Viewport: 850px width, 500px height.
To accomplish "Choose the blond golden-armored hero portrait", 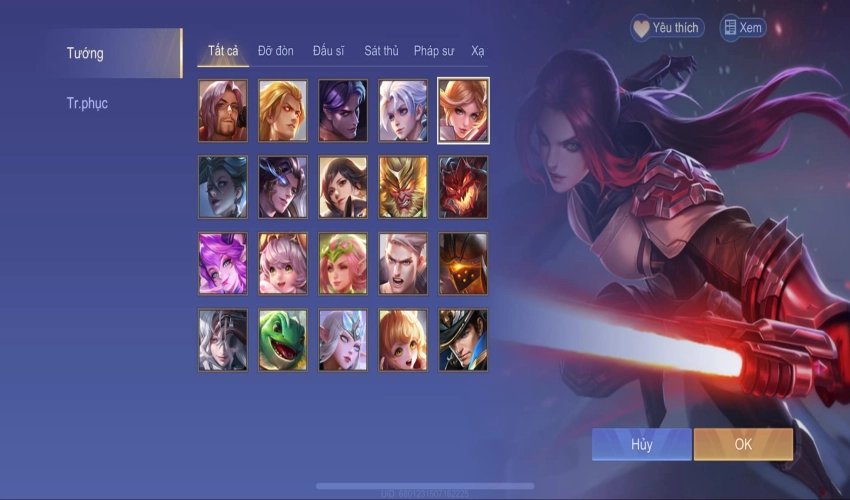I will 283,110.
